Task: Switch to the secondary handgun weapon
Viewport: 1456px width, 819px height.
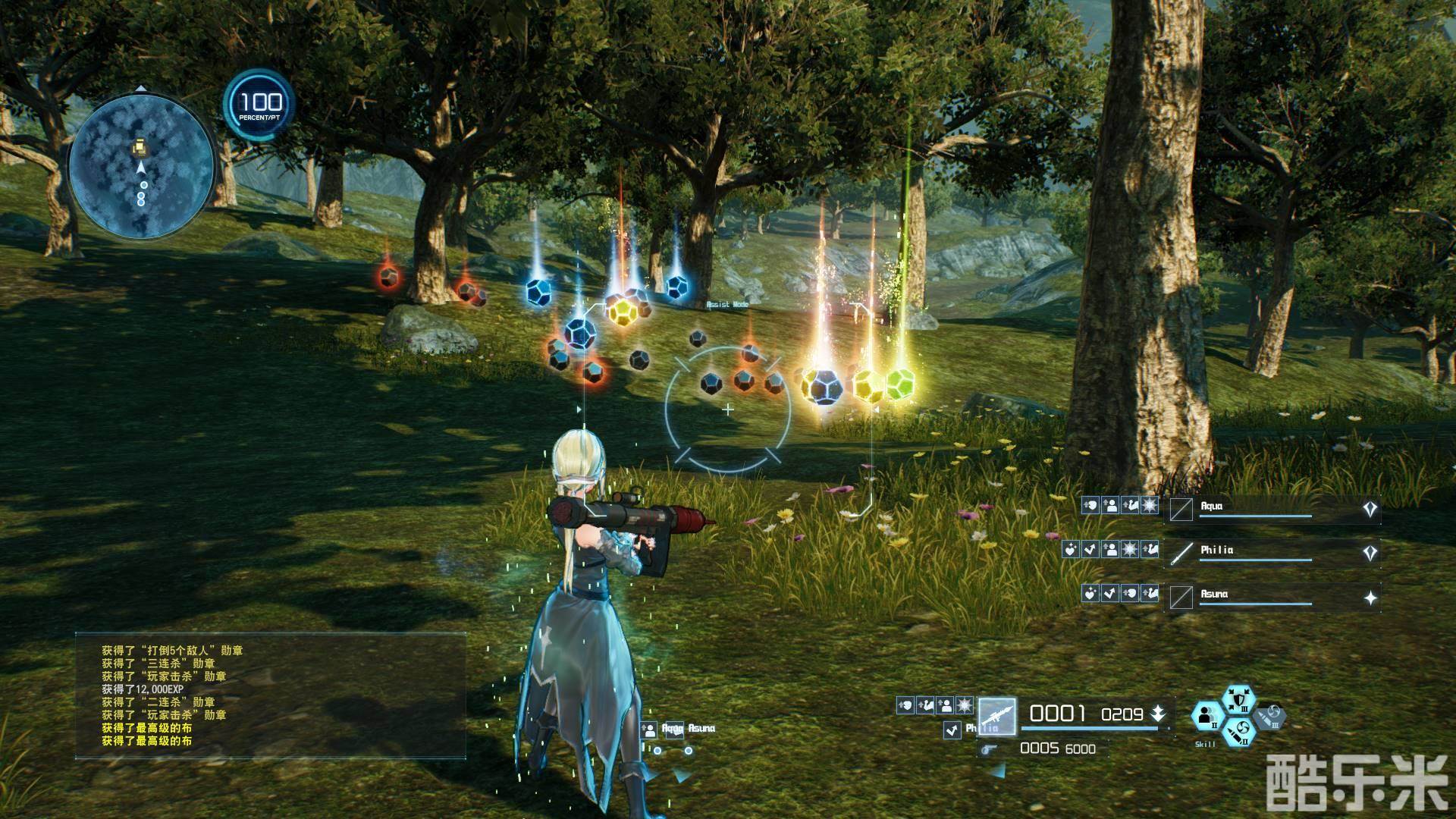Action: tap(989, 749)
